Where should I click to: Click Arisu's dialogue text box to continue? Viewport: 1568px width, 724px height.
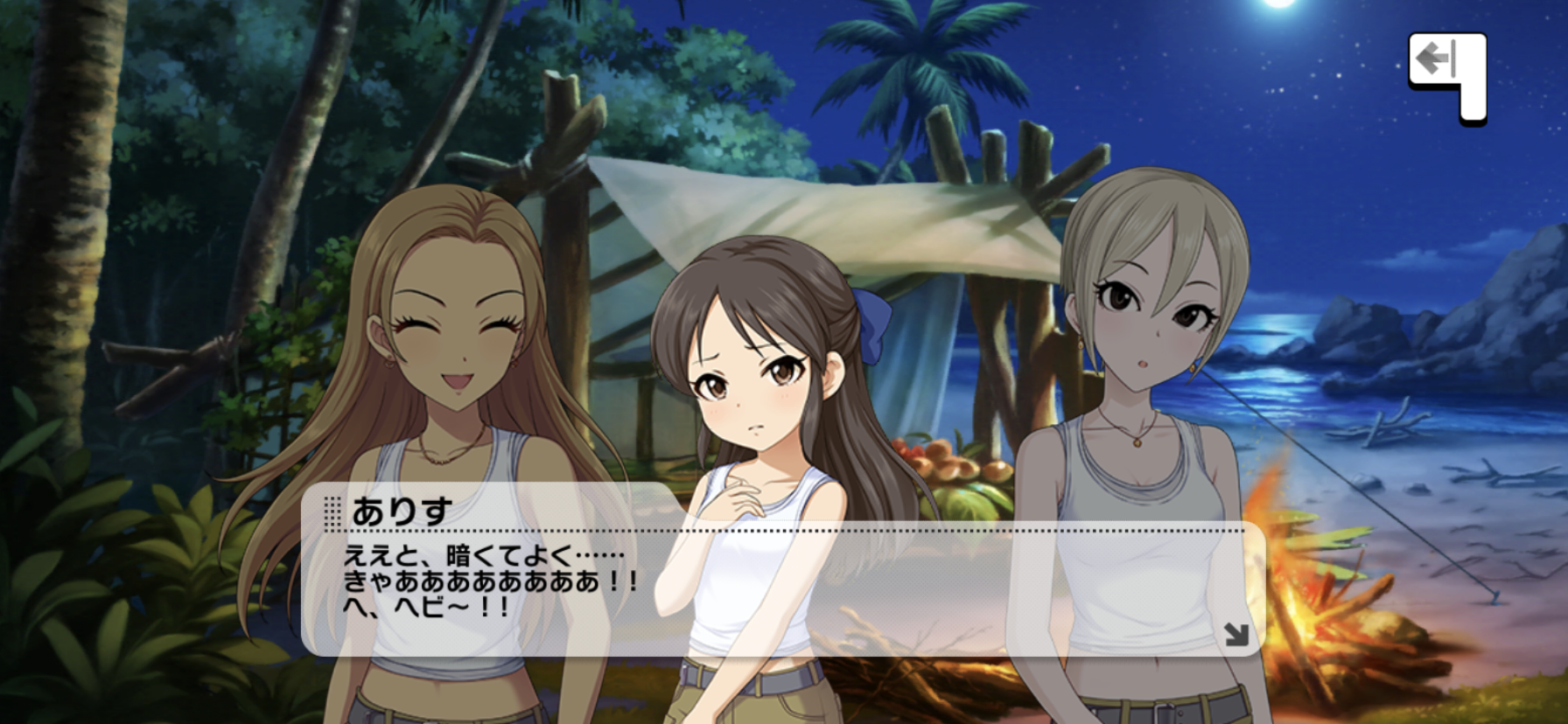pyautogui.click(x=782, y=584)
